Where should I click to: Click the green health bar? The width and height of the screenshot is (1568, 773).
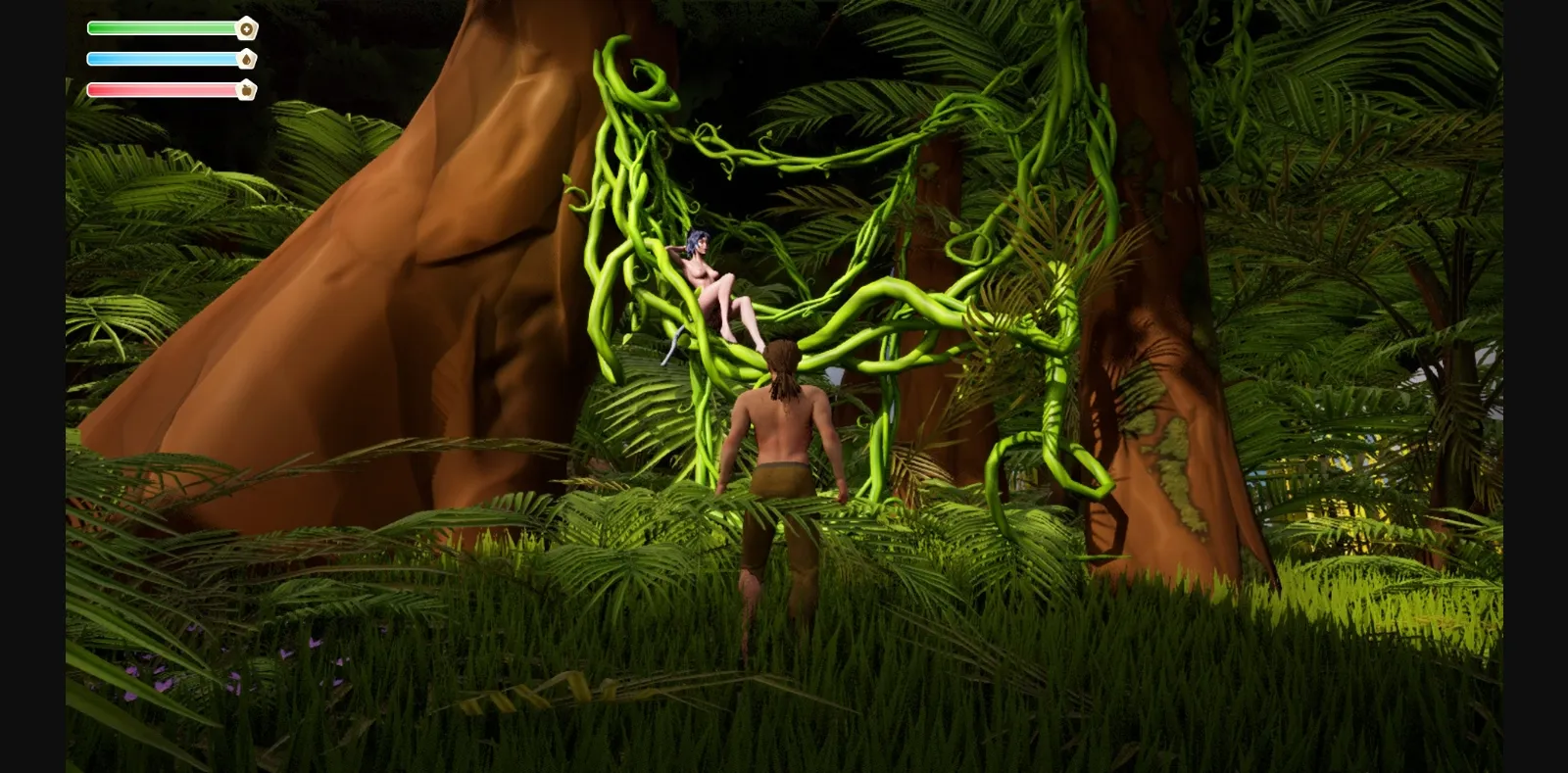(162, 28)
